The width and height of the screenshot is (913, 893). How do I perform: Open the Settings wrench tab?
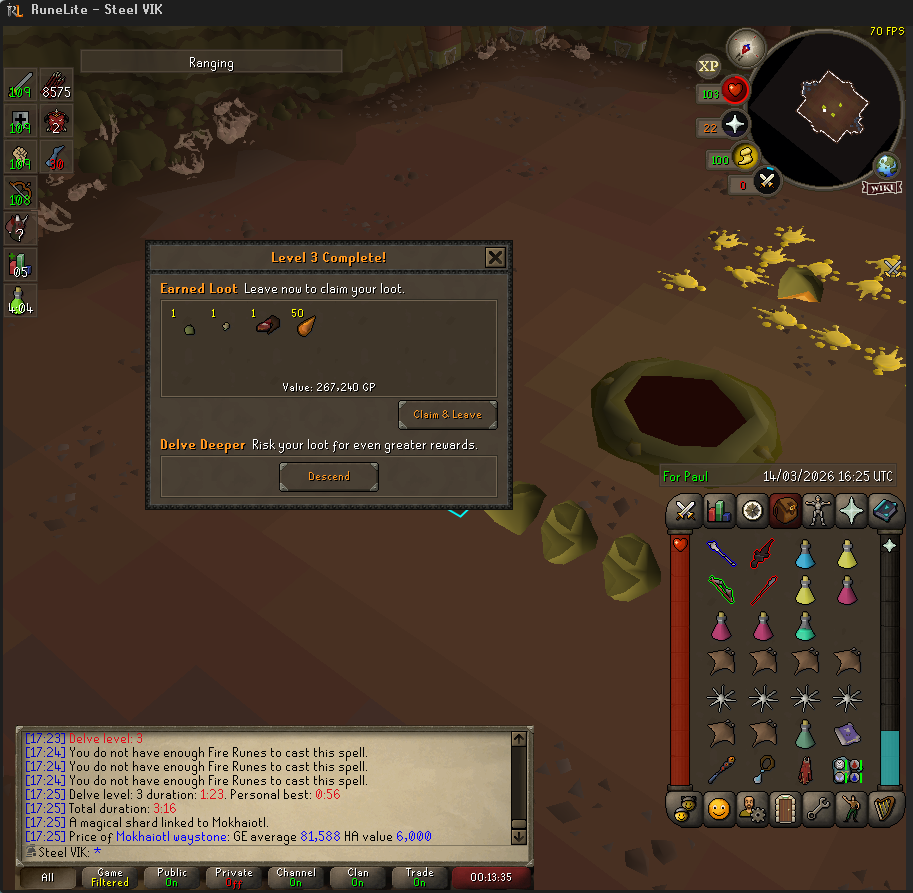coord(817,807)
